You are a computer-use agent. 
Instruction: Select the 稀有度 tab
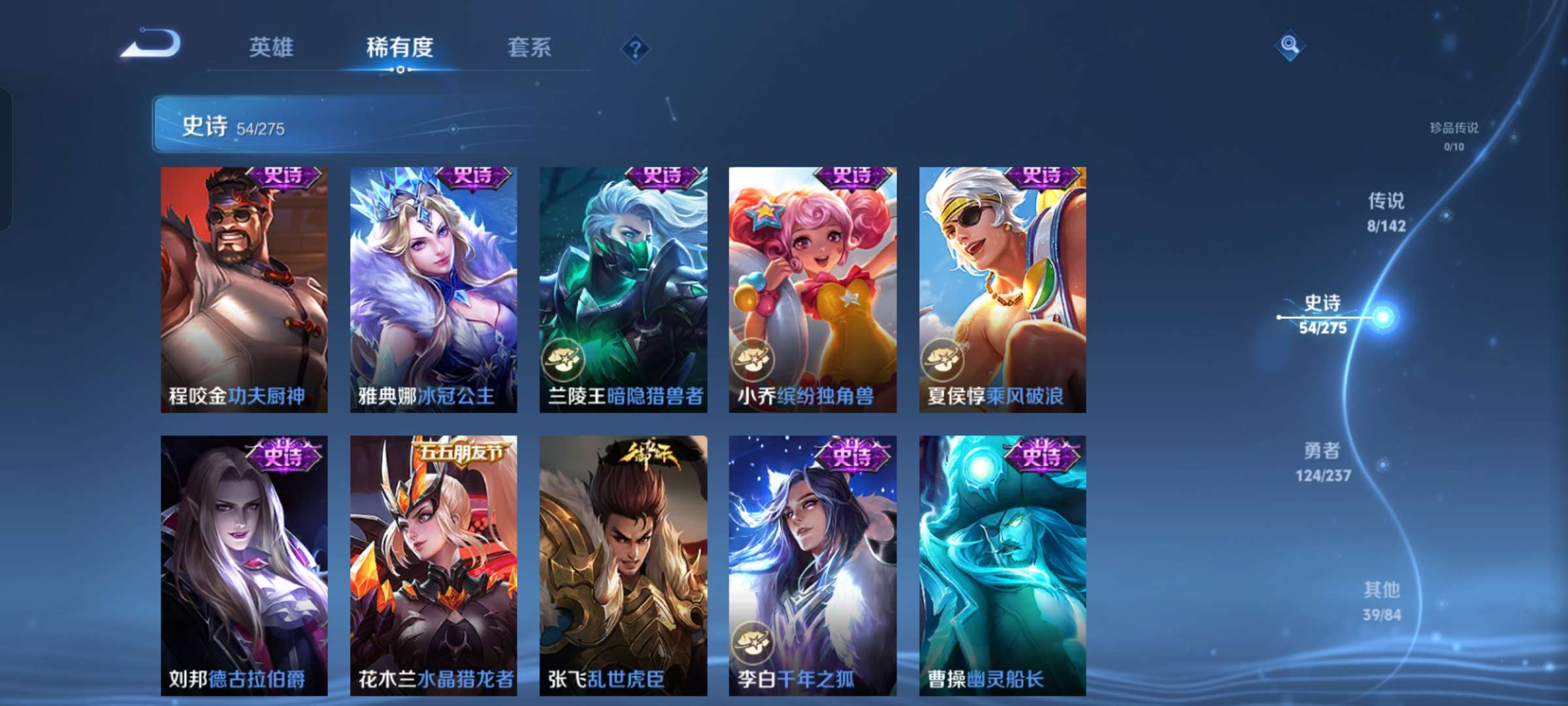tap(400, 47)
